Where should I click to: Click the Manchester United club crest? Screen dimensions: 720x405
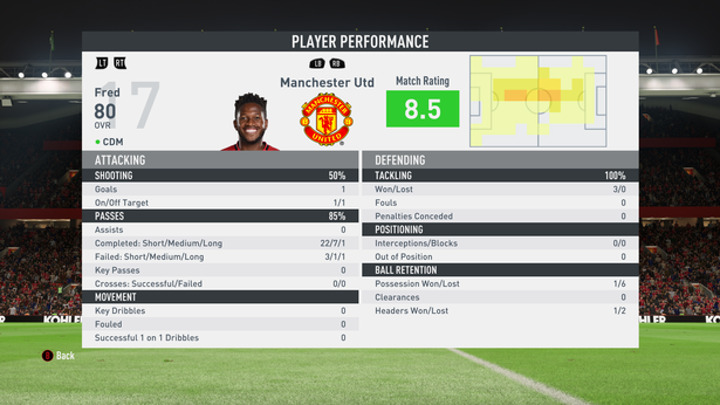click(326, 120)
